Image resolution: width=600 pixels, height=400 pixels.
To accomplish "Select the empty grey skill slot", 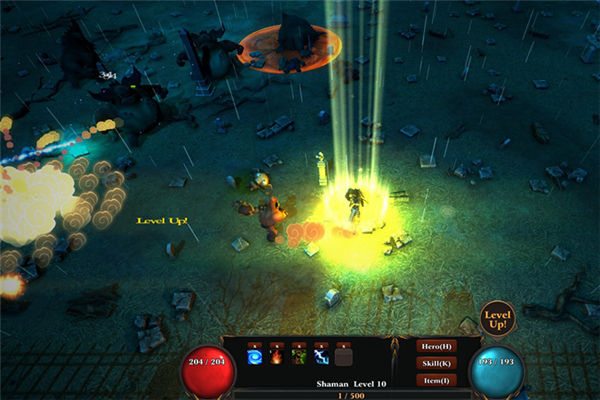I will click(344, 358).
